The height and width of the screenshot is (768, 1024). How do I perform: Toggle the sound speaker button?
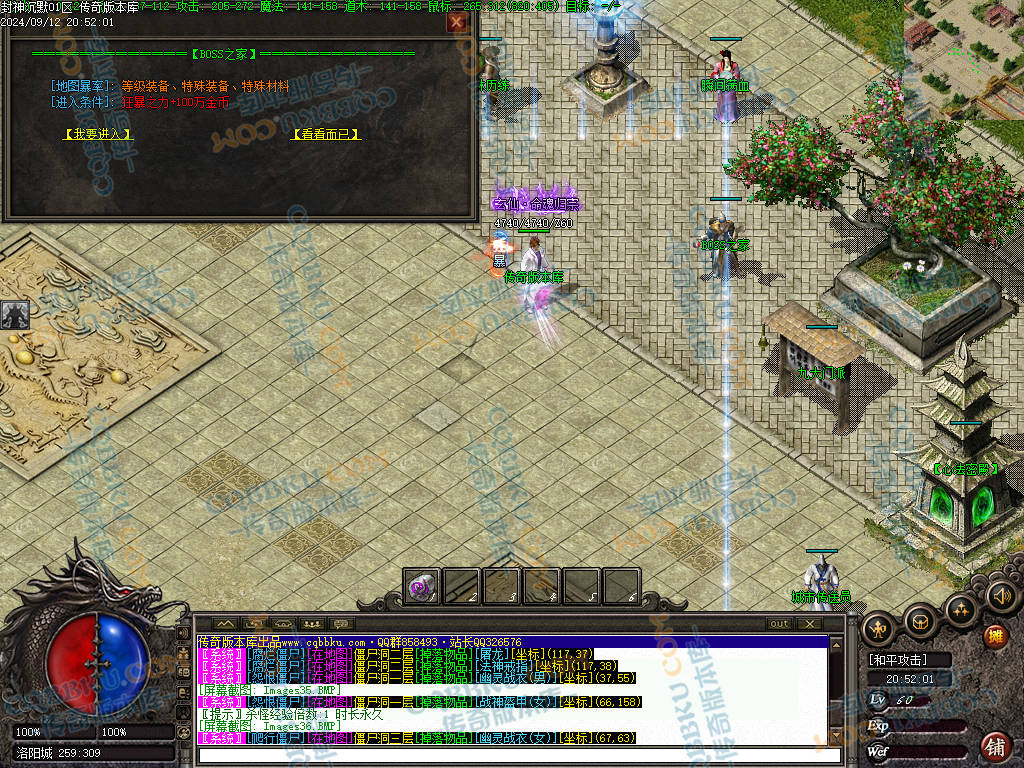pyautogui.click(x=1000, y=596)
